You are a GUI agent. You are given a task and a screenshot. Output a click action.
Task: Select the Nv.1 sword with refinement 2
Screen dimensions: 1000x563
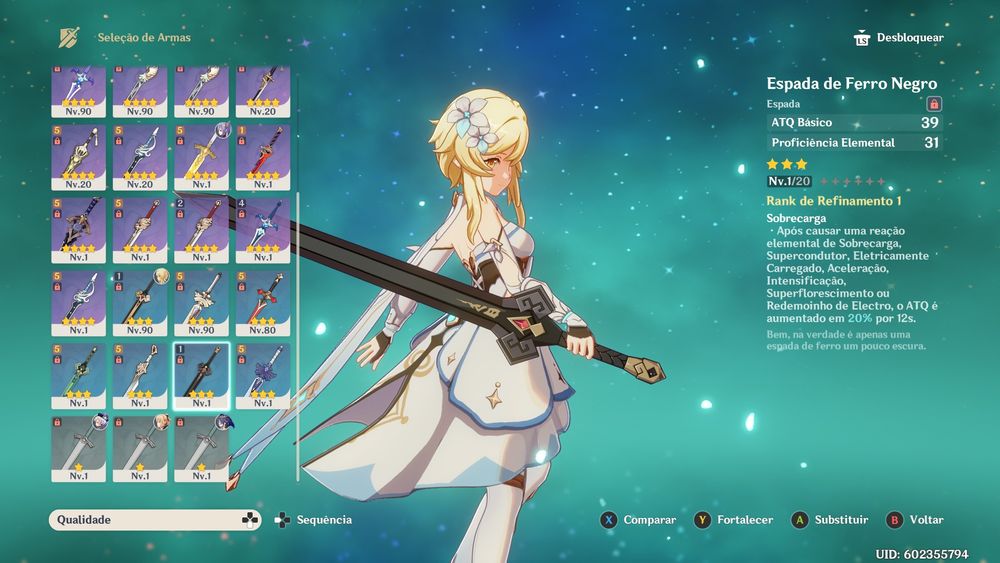[x=201, y=230]
